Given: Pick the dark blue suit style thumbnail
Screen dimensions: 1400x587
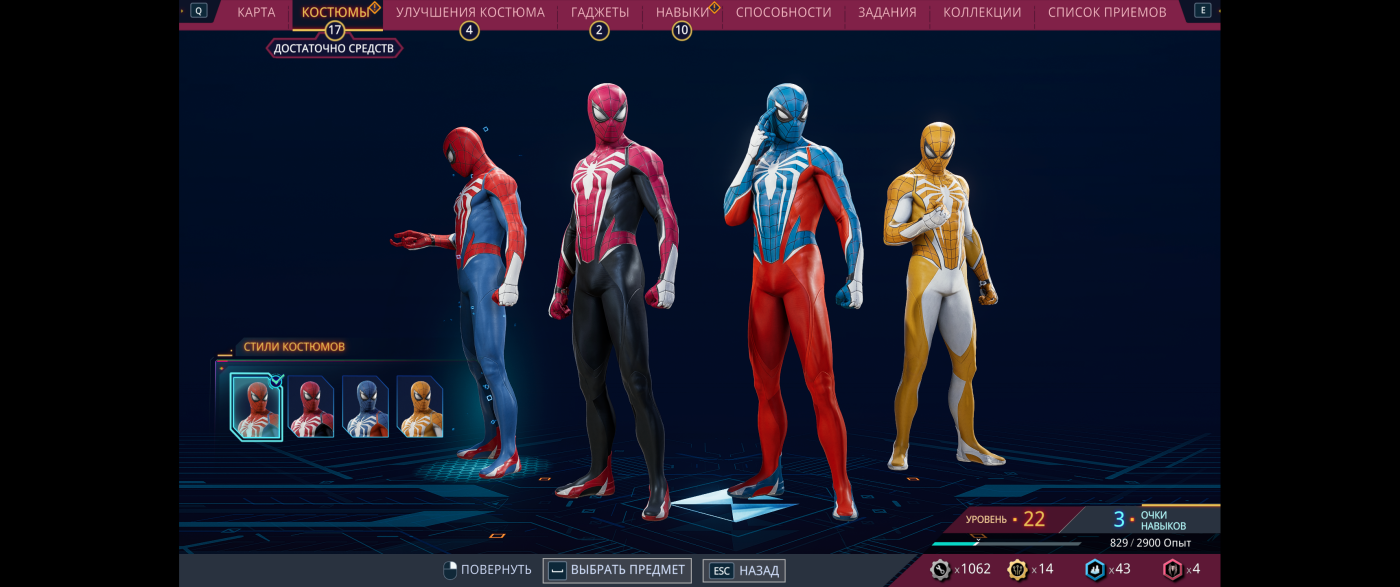Looking at the screenshot, I should tap(365, 407).
